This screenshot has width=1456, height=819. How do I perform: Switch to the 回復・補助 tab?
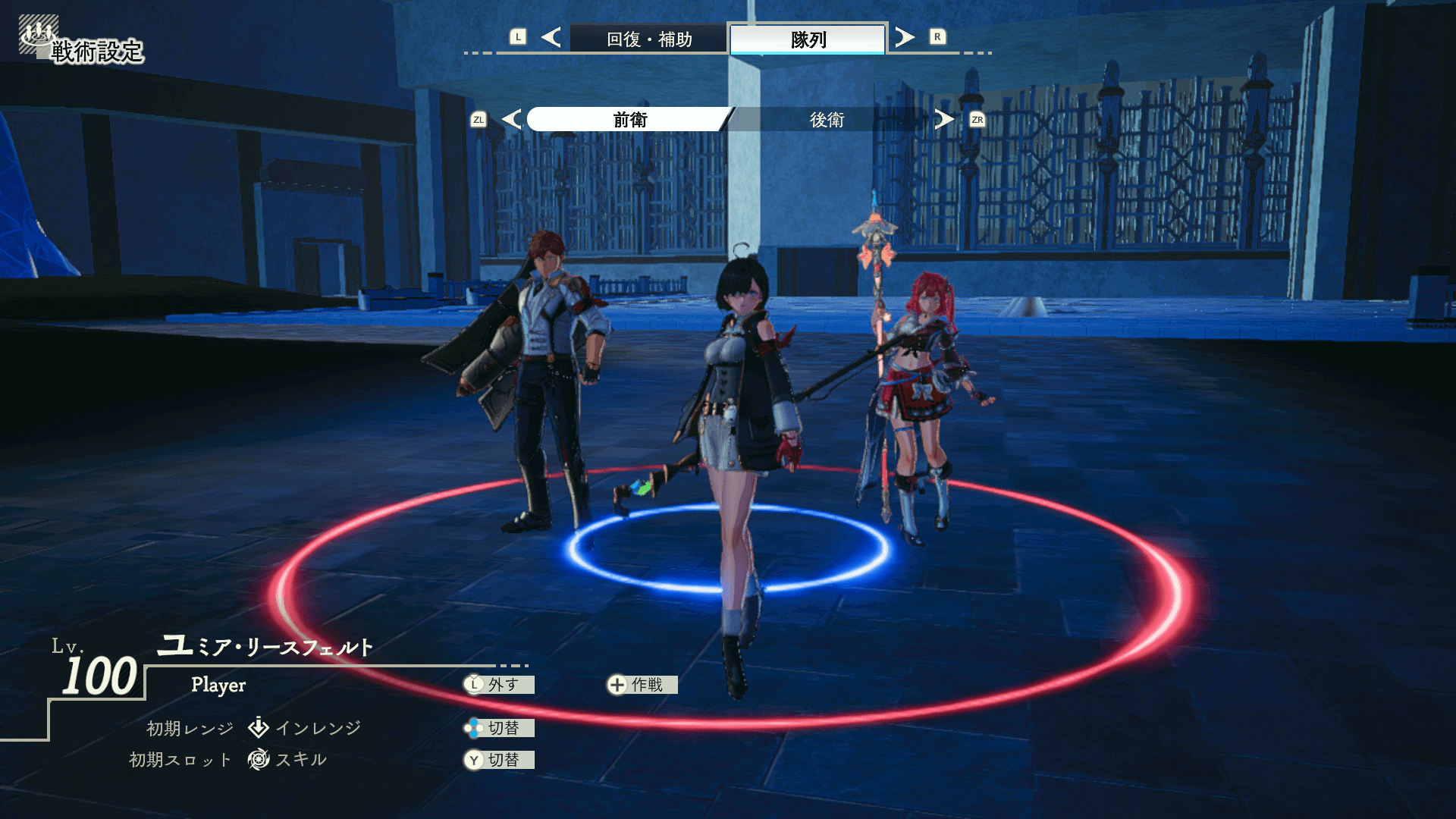(649, 39)
